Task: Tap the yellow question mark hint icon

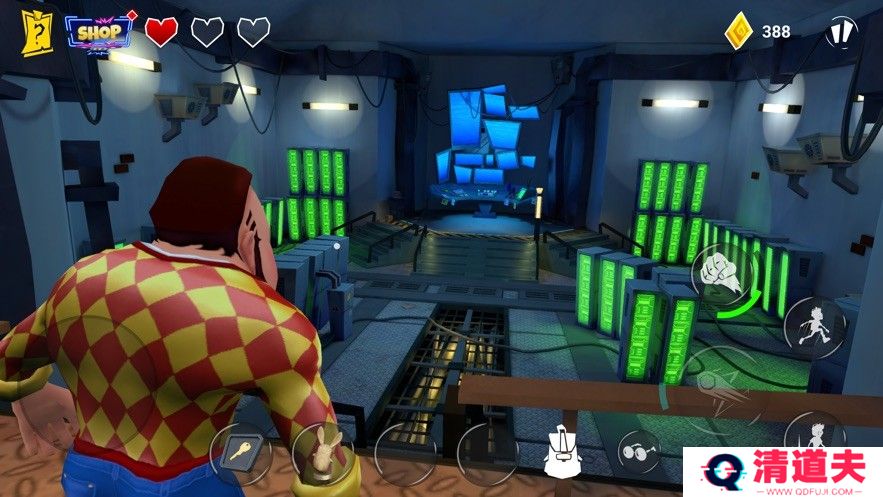Action: 36,31
